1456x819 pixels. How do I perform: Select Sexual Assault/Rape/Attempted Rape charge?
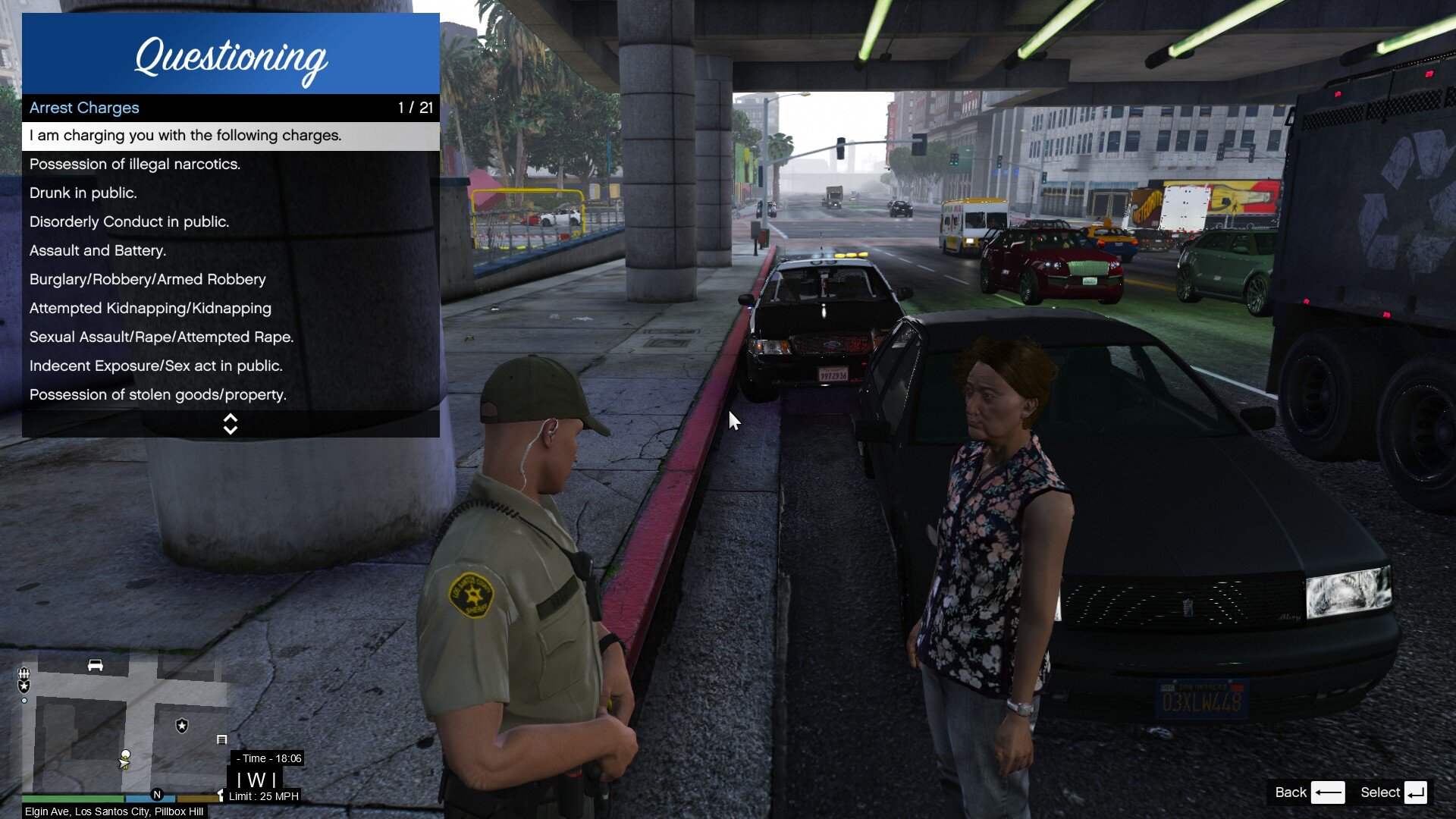point(231,337)
